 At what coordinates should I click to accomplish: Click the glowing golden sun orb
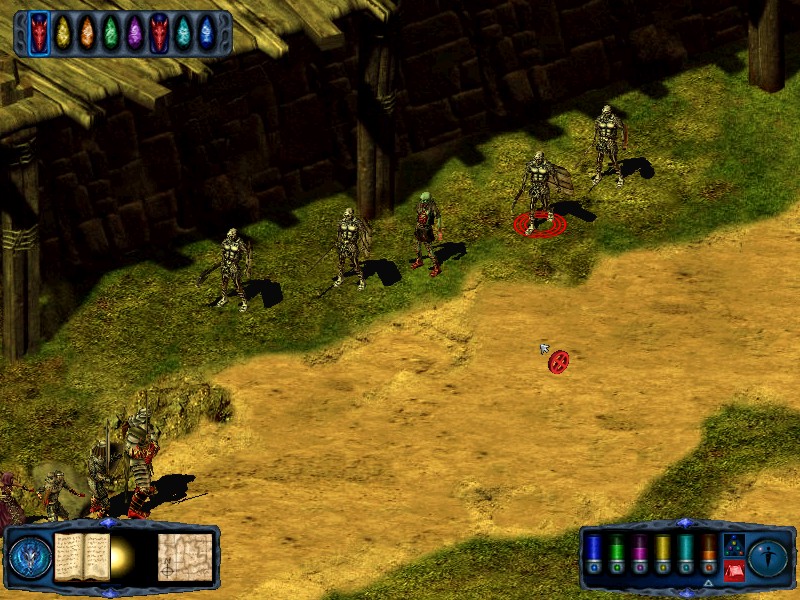[x=124, y=558]
